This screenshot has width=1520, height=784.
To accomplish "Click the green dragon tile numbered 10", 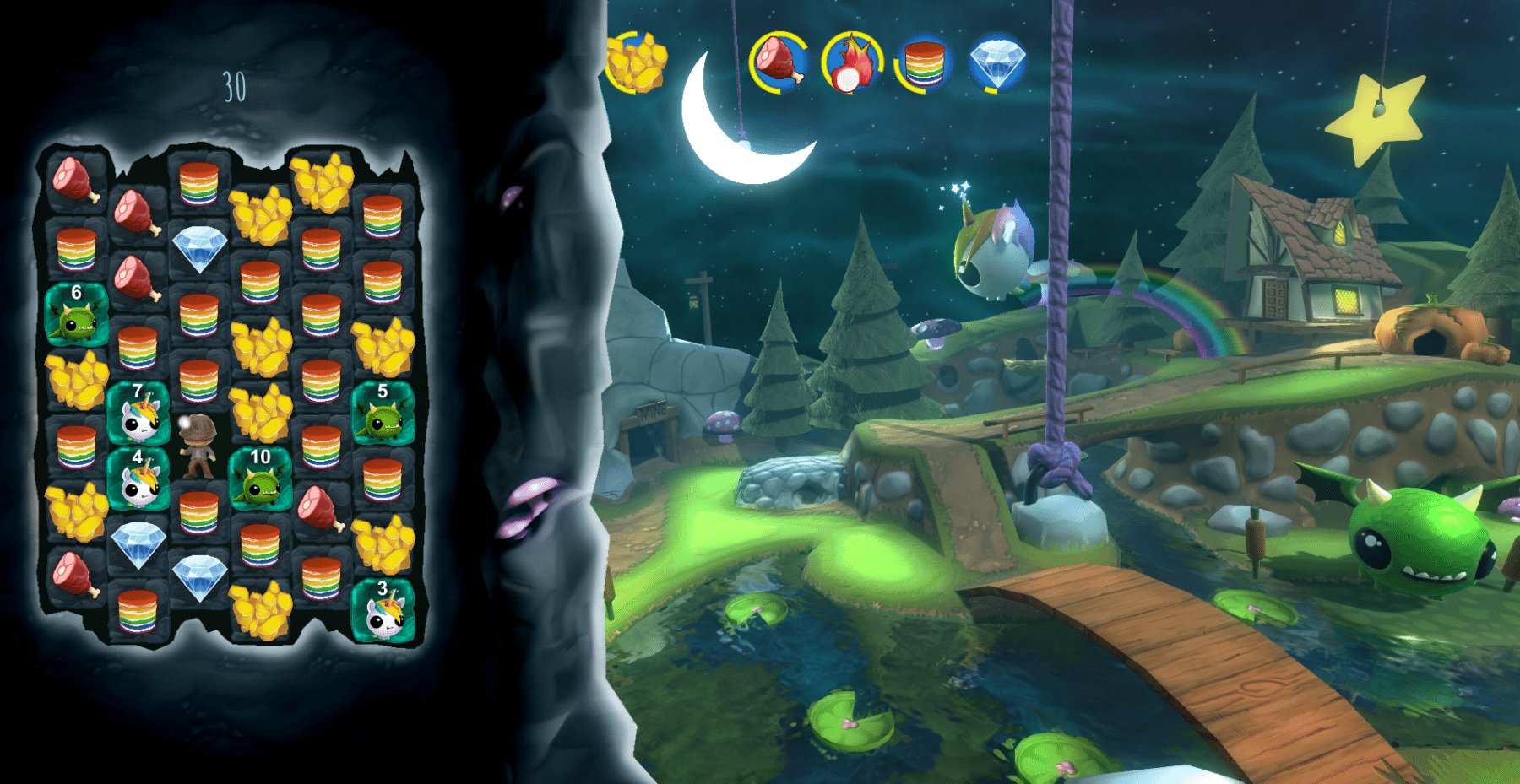I will (x=260, y=479).
